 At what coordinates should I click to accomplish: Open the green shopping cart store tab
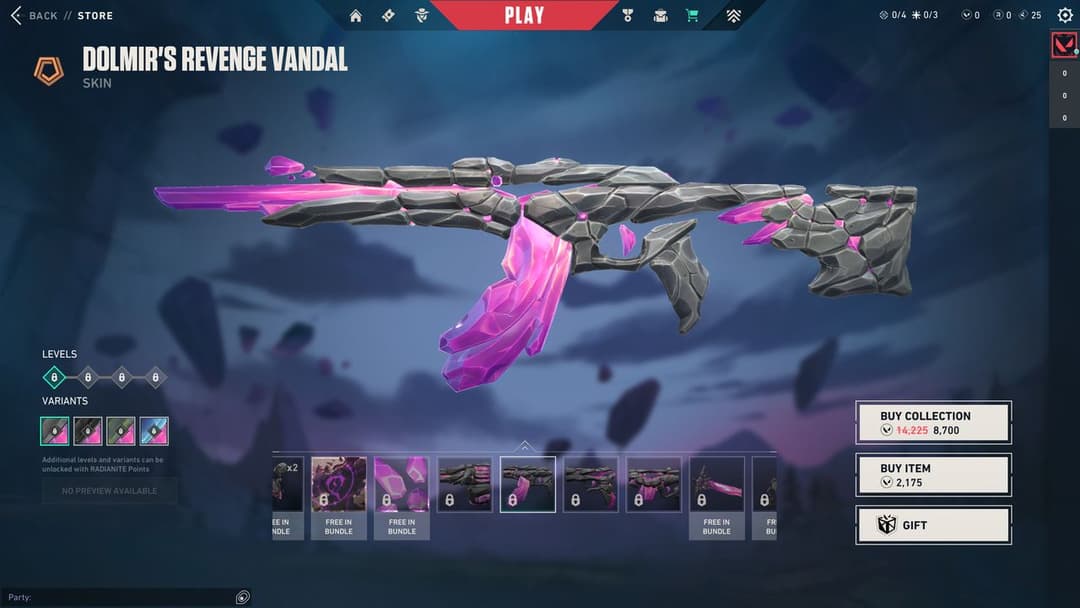691,15
